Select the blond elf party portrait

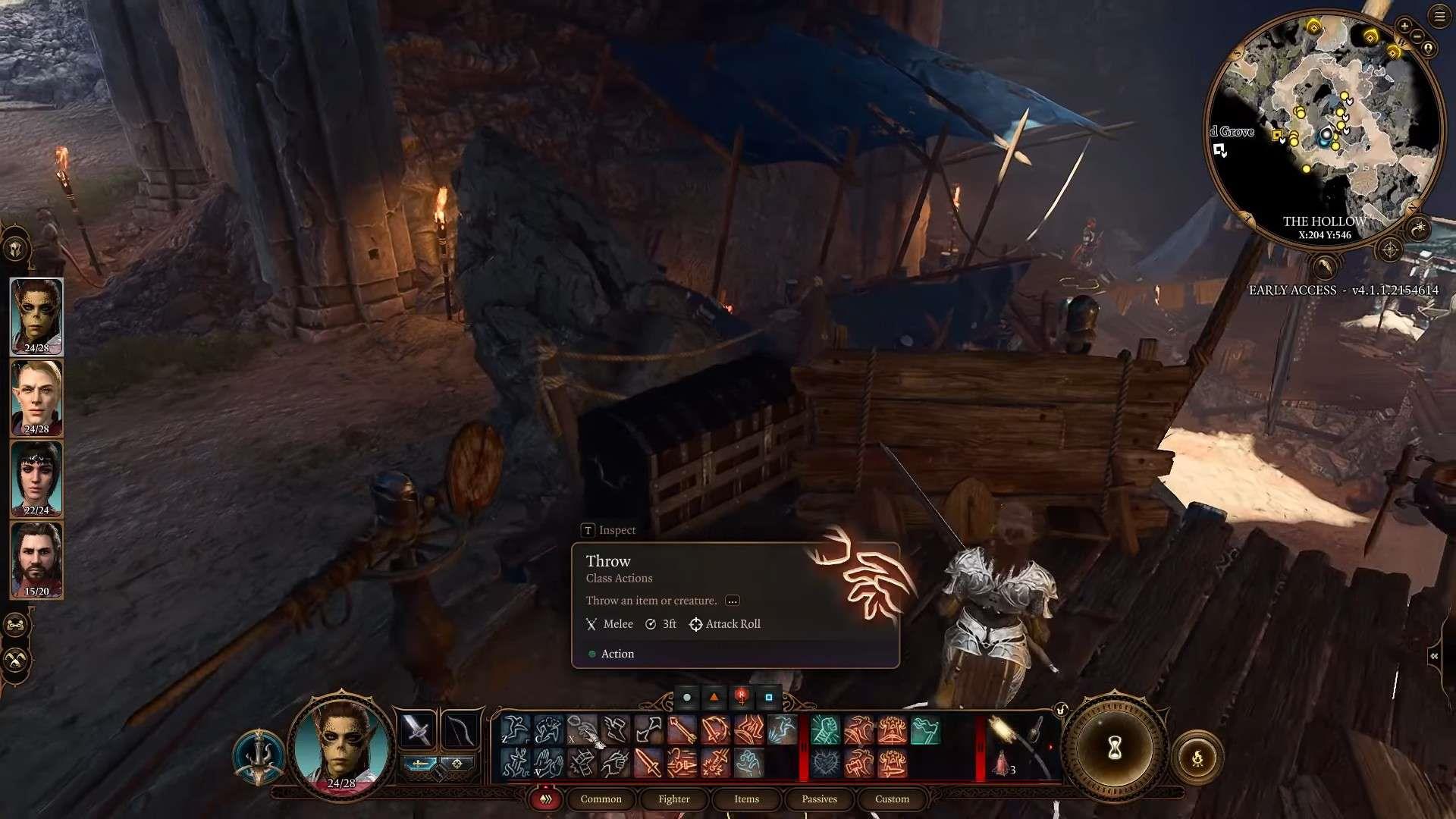(36, 397)
